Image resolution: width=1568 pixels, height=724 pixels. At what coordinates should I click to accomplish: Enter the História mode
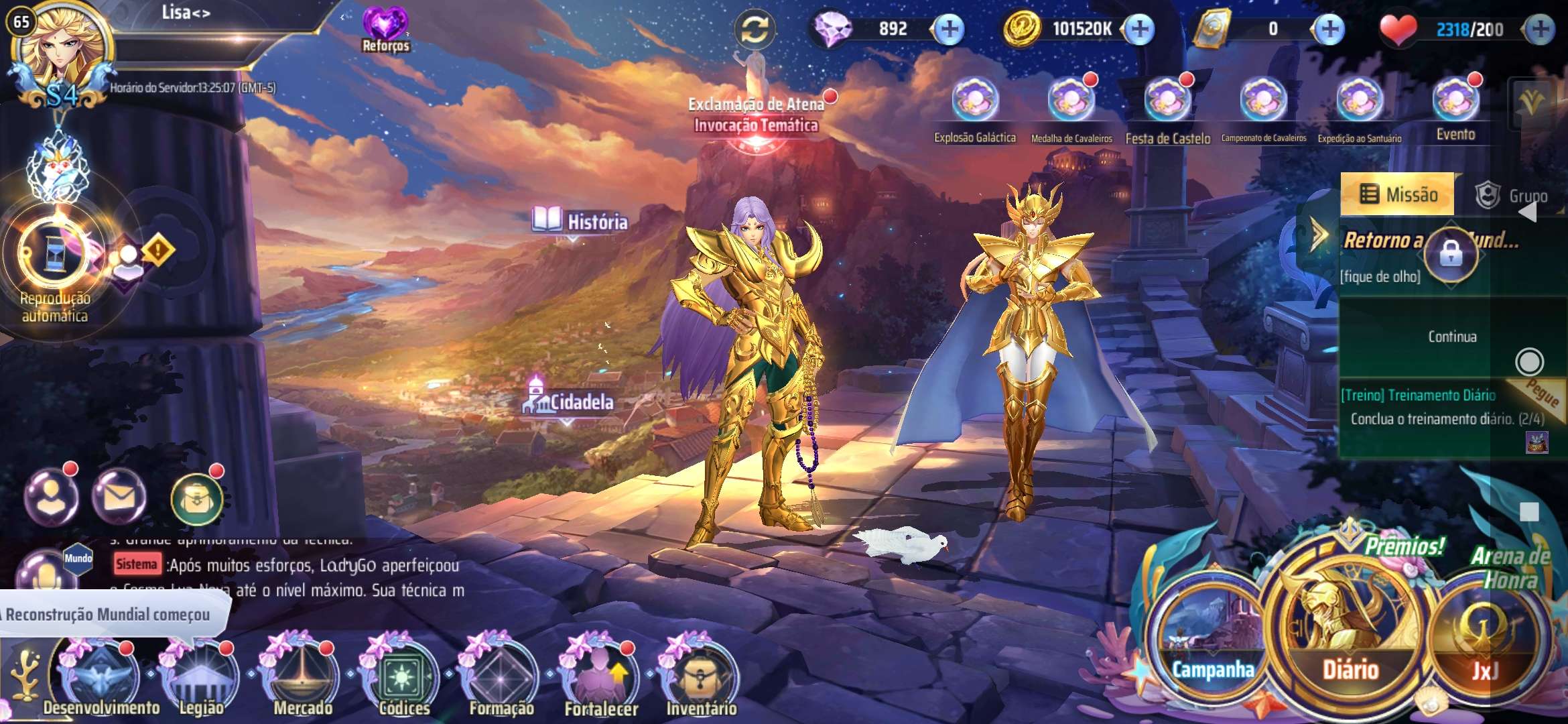[580, 221]
